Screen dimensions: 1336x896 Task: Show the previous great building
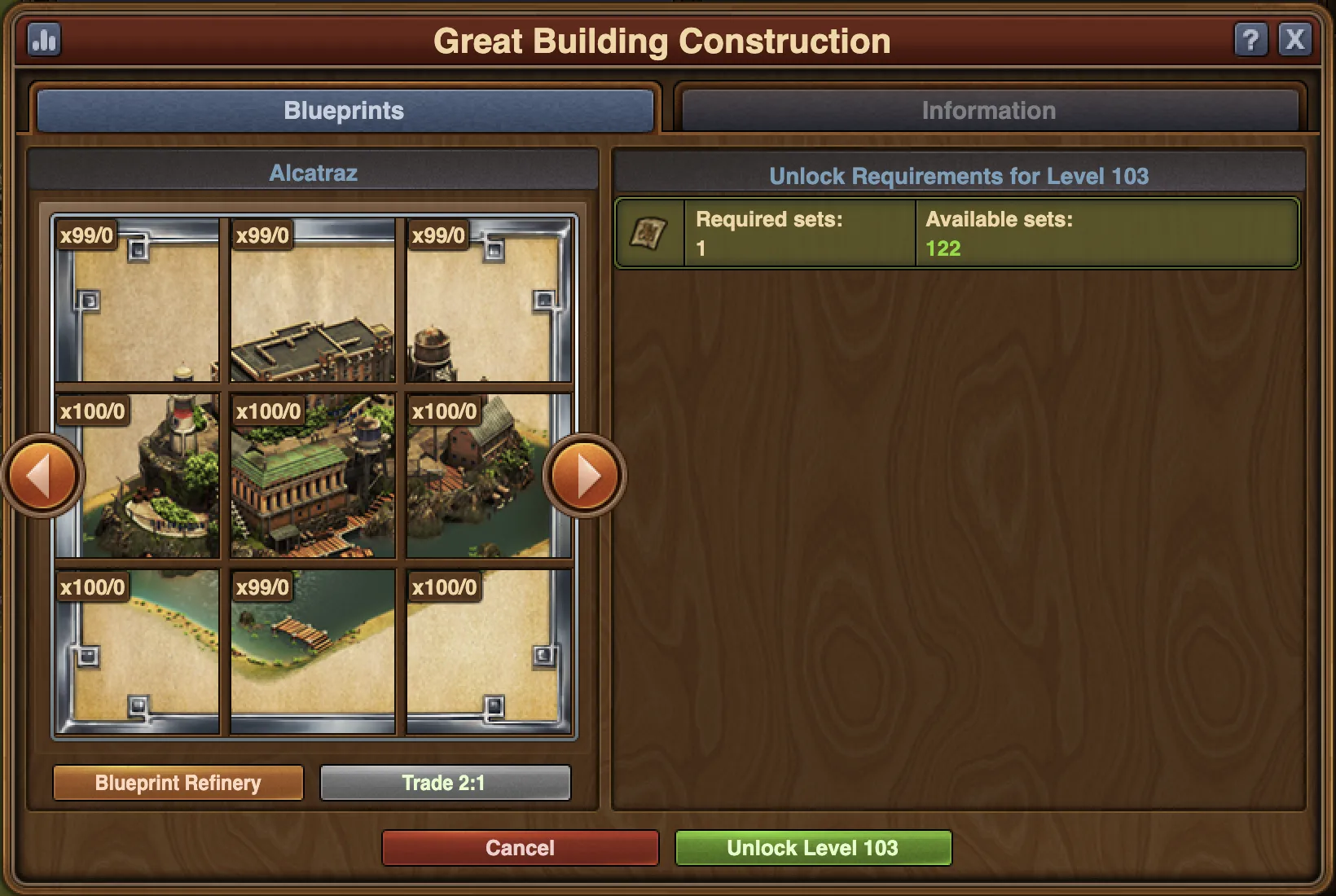pyautogui.click(x=42, y=476)
